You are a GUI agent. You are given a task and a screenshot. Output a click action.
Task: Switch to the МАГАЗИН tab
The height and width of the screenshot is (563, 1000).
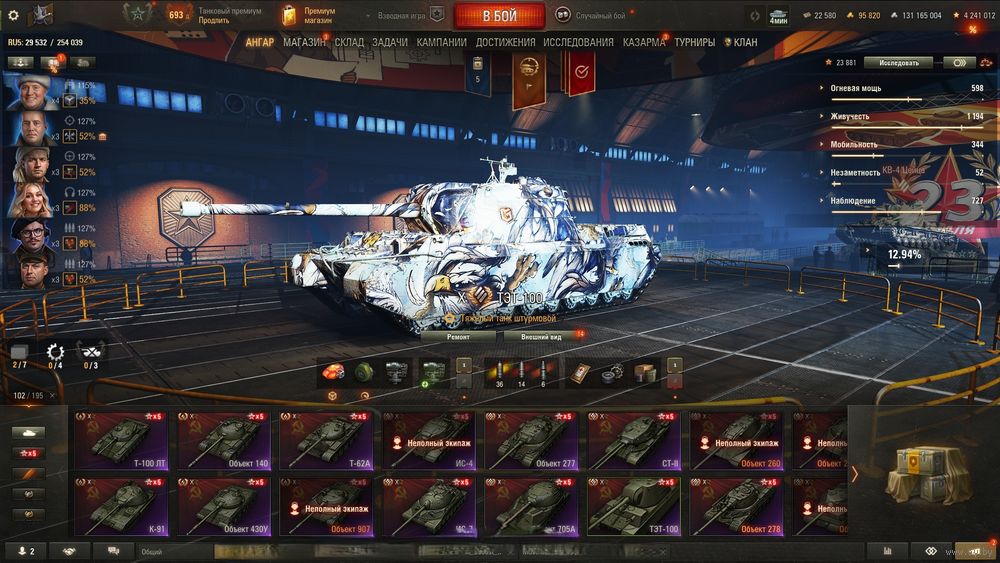point(303,43)
